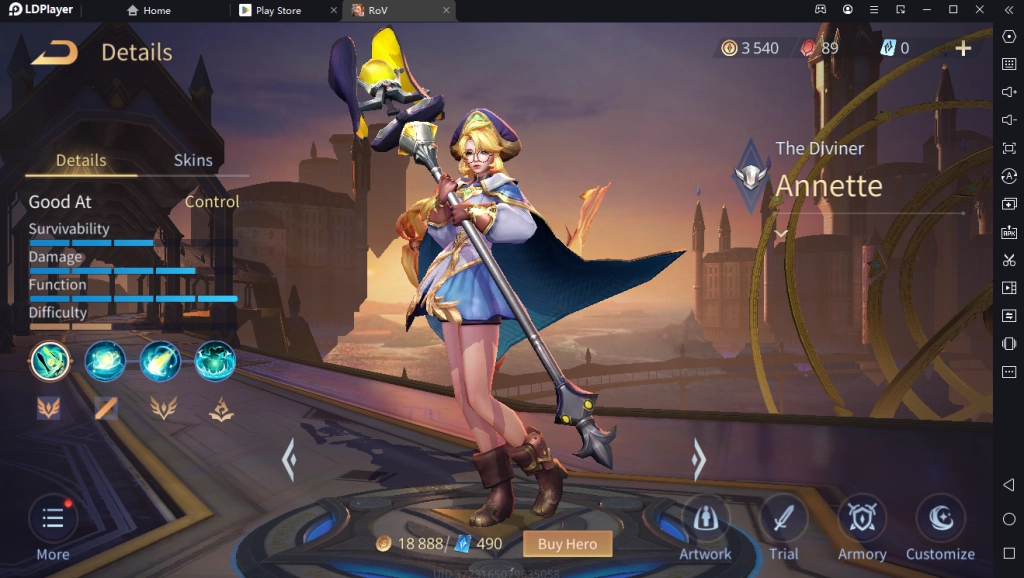Open the More menu

click(x=53, y=527)
